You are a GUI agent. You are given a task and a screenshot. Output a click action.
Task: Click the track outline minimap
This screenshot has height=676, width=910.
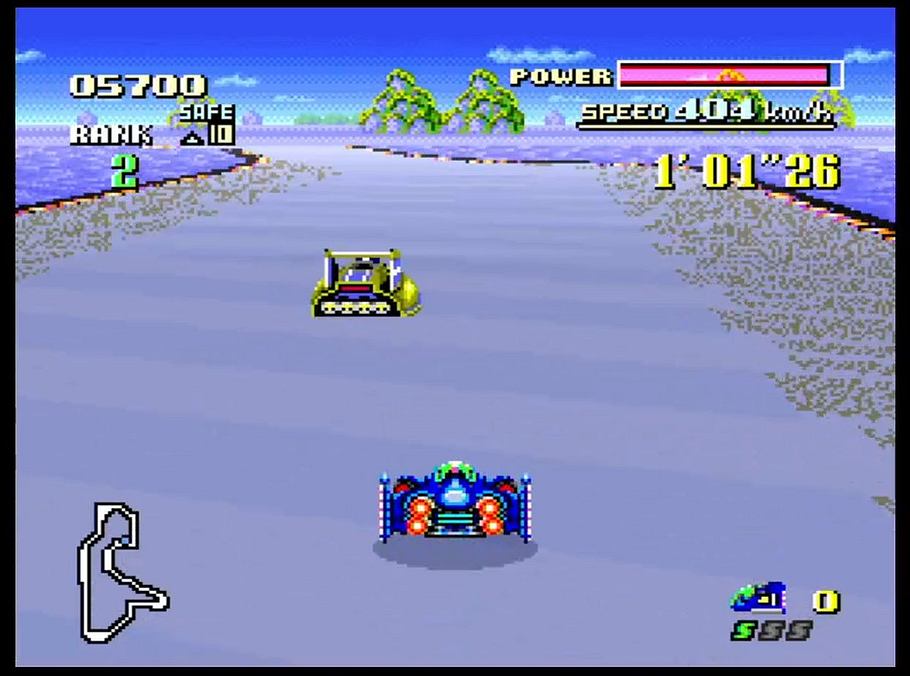(122, 572)
